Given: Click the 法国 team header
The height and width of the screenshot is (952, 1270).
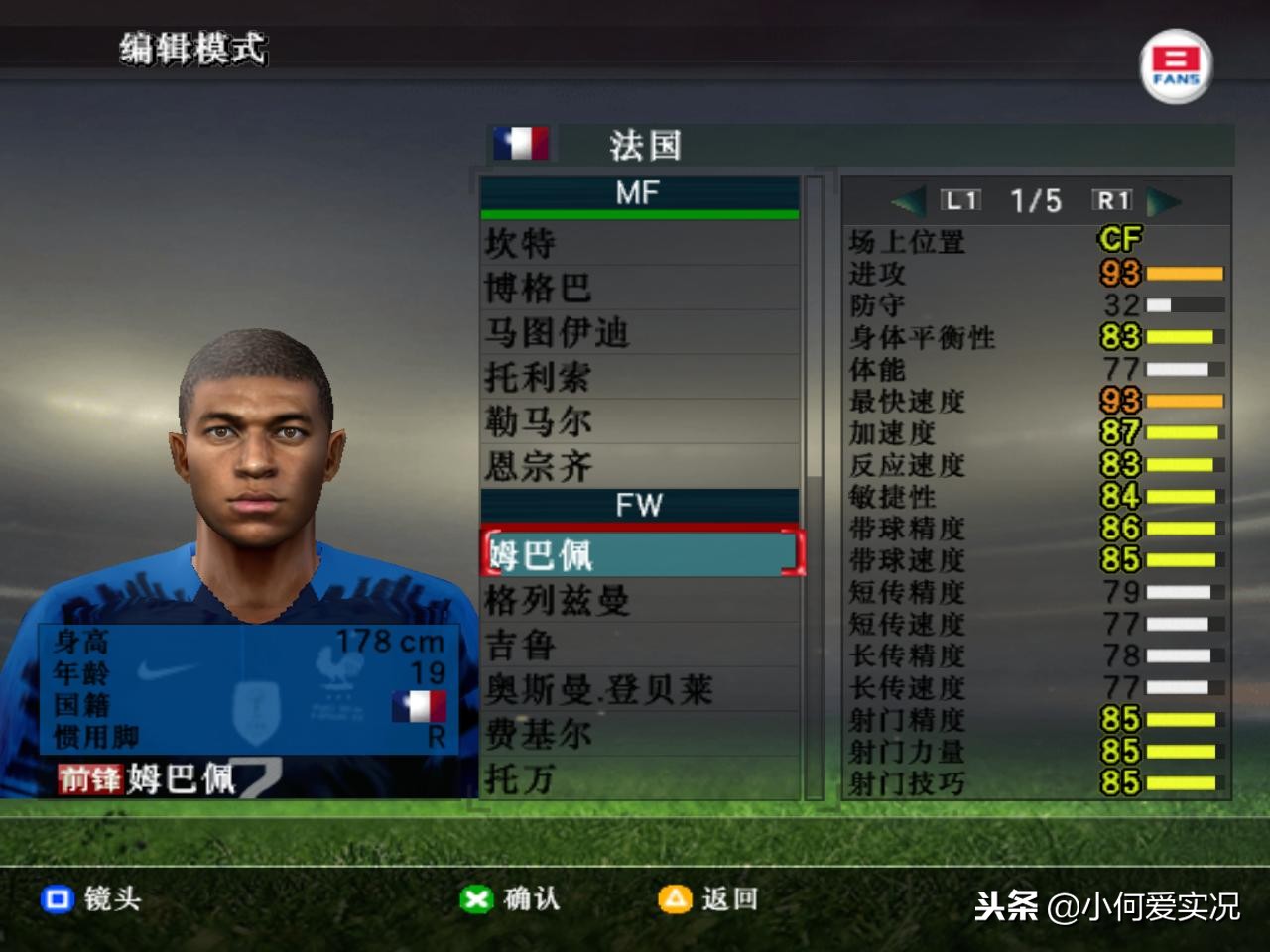Looking at the screenshot, I should pos(645,146).
